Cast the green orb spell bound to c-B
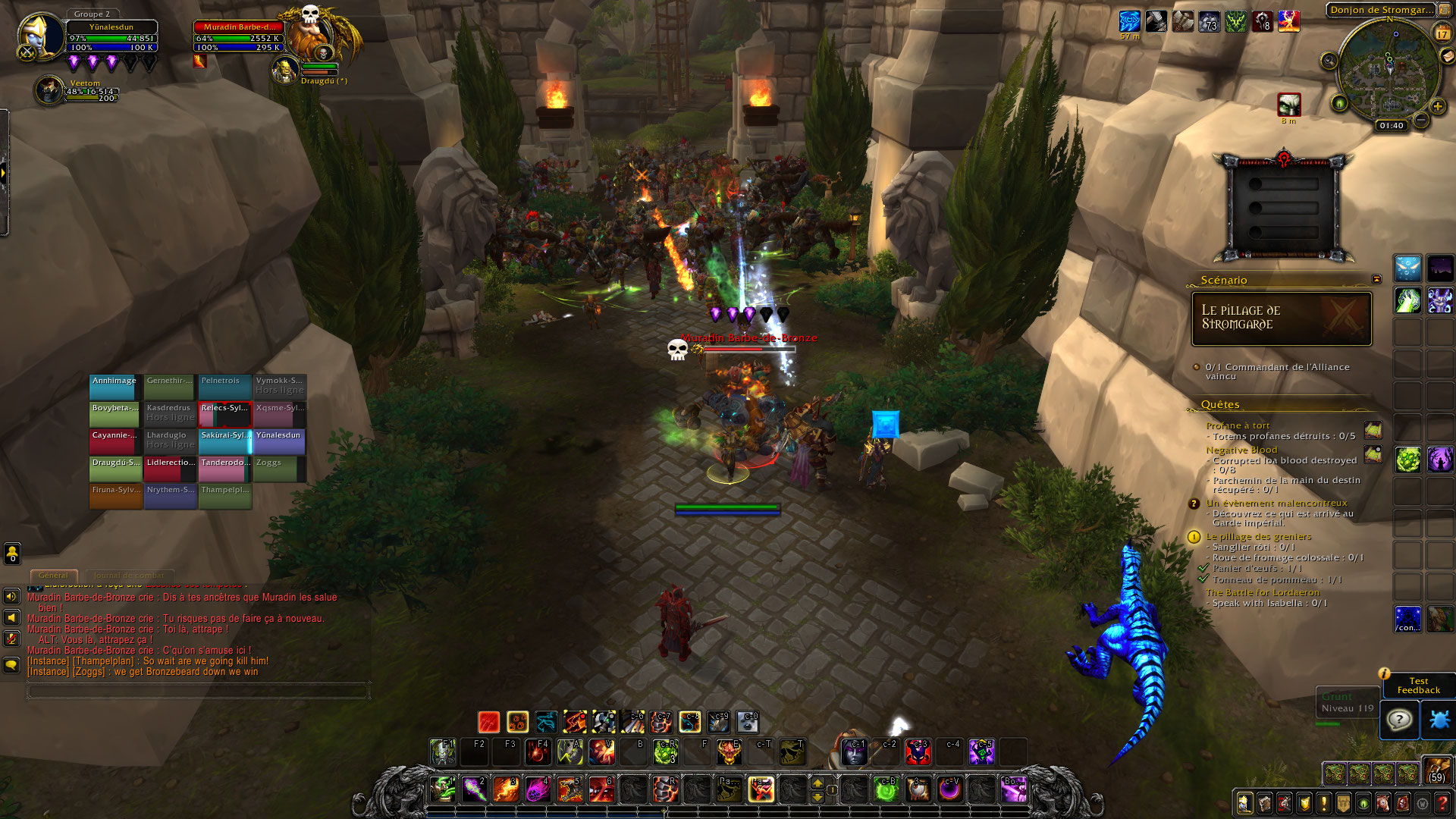 click(x=886, y=789)
